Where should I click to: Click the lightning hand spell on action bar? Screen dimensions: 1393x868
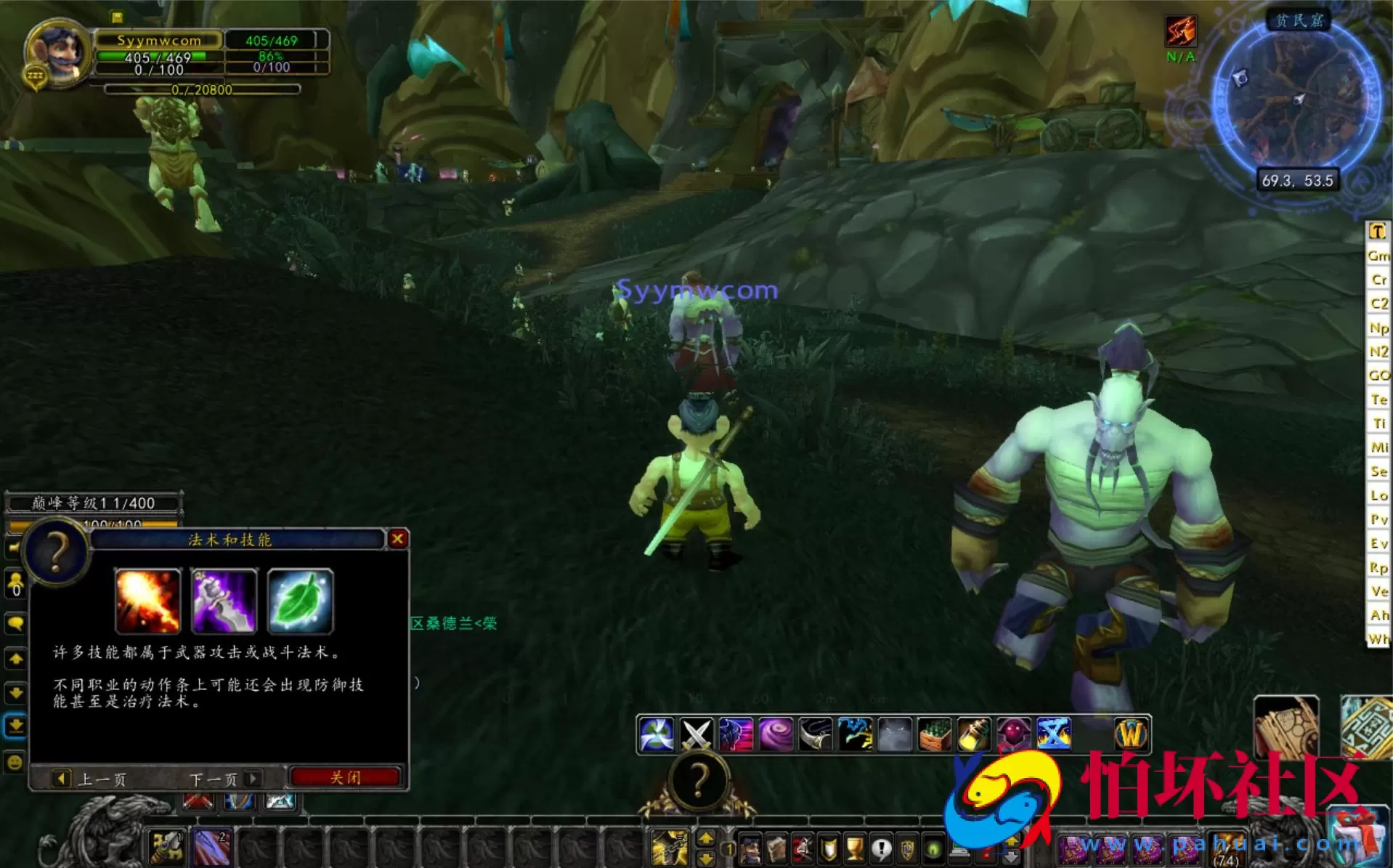tap(855, 732)
